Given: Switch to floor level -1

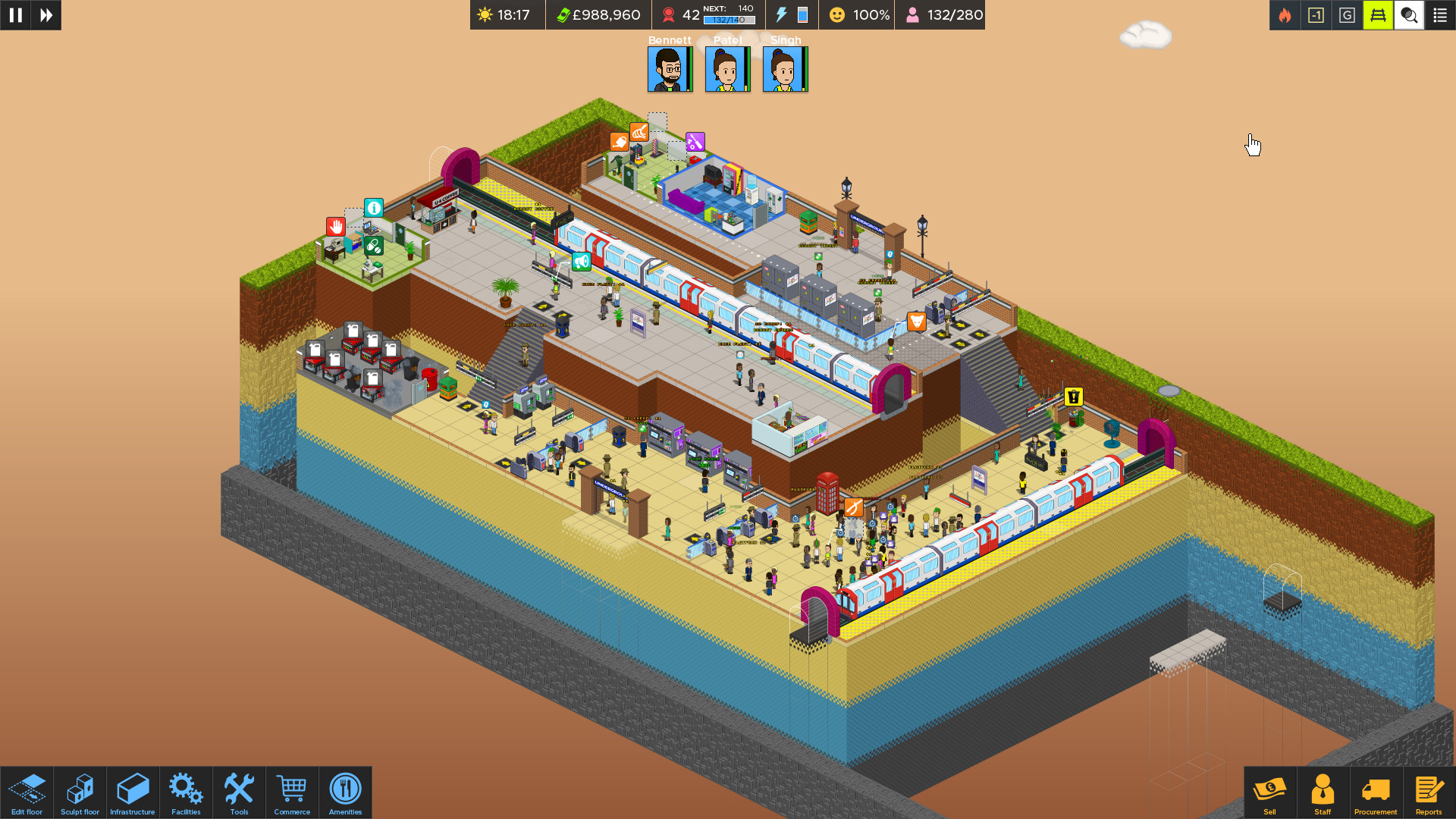Looking at the screenshot, I should click(x=1316, y=15).
